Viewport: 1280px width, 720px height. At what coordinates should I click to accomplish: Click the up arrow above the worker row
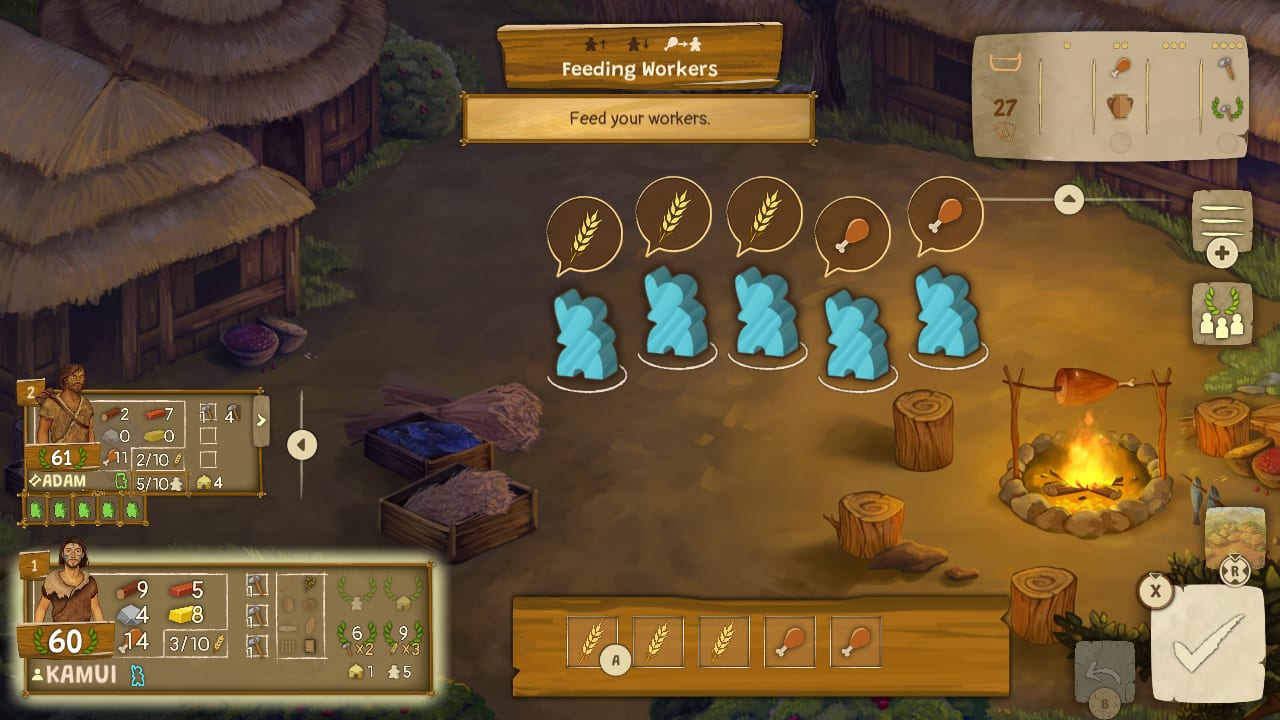tap(1068, 199)
